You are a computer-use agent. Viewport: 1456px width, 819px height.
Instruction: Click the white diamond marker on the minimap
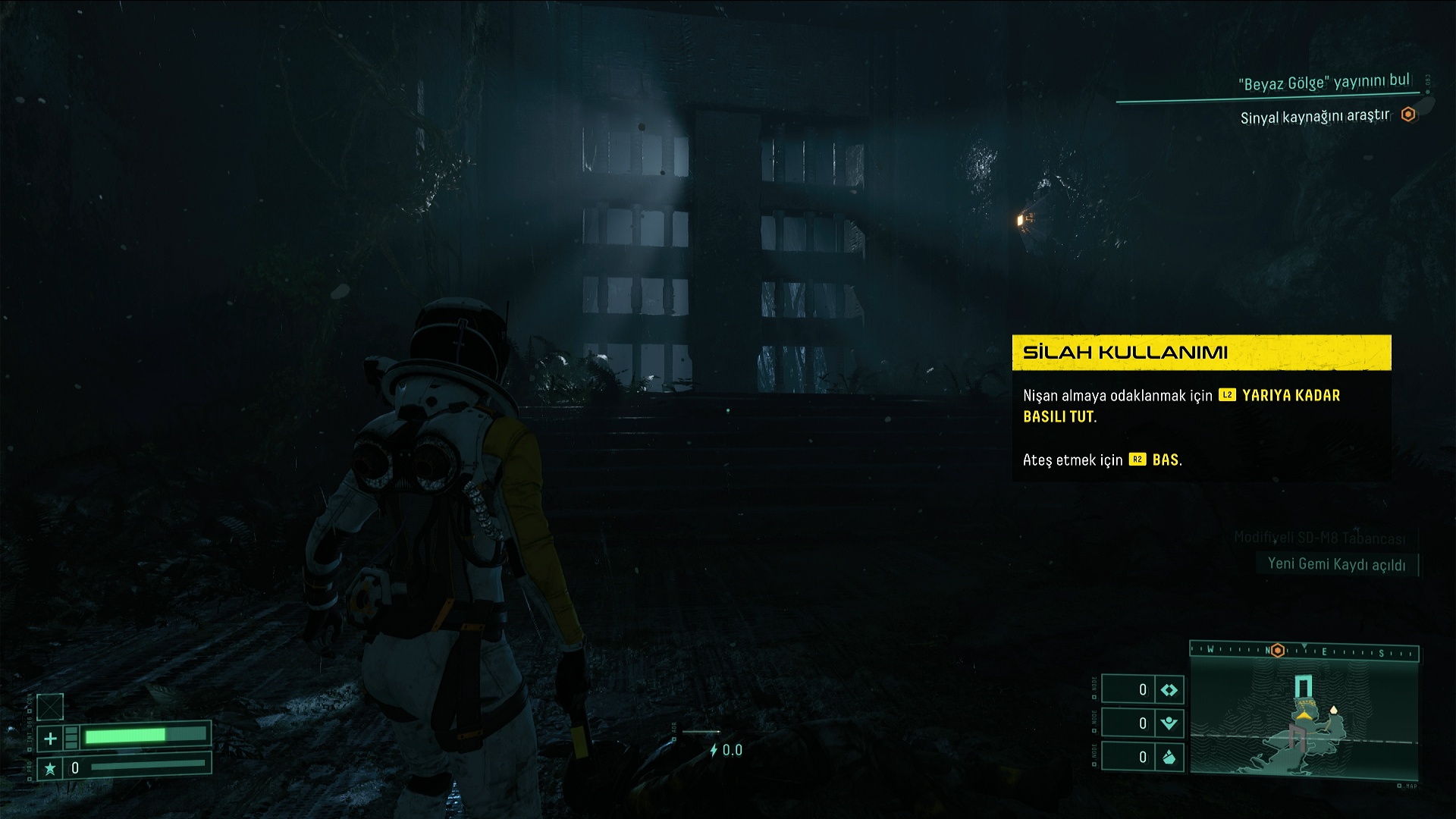click(x=1333, y=711)
